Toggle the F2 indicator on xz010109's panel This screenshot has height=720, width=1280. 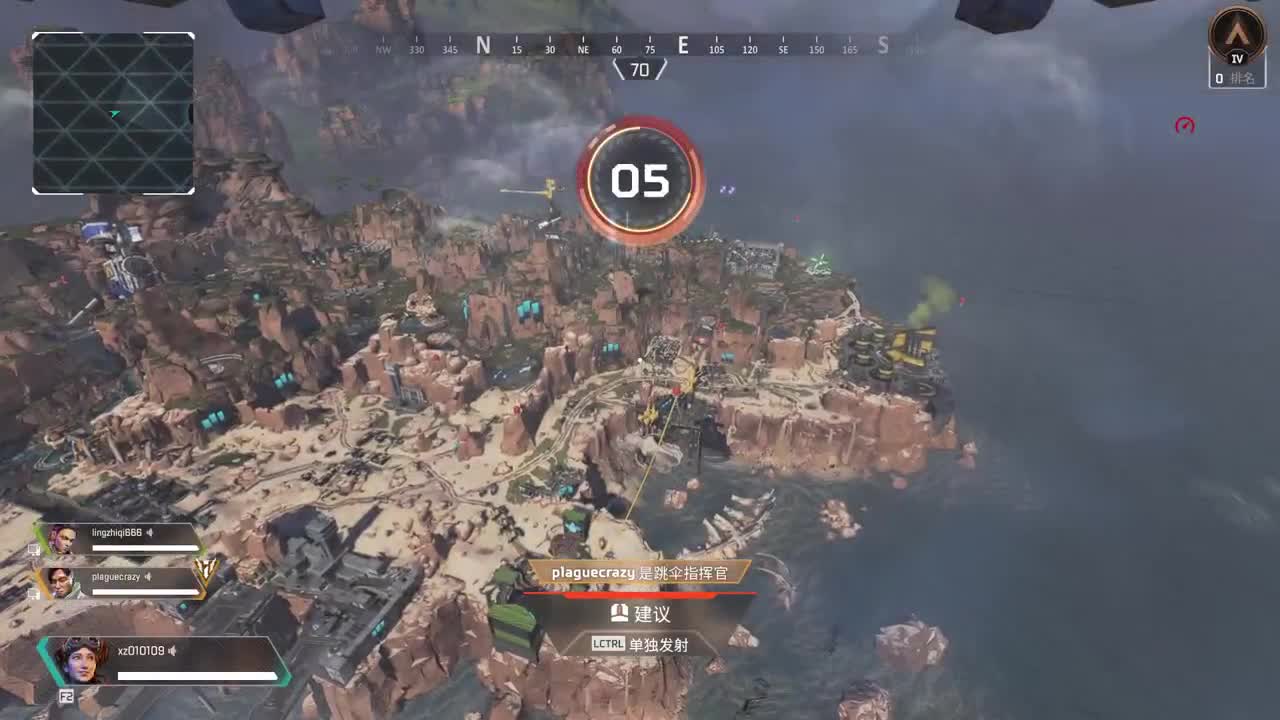point(67,695)
